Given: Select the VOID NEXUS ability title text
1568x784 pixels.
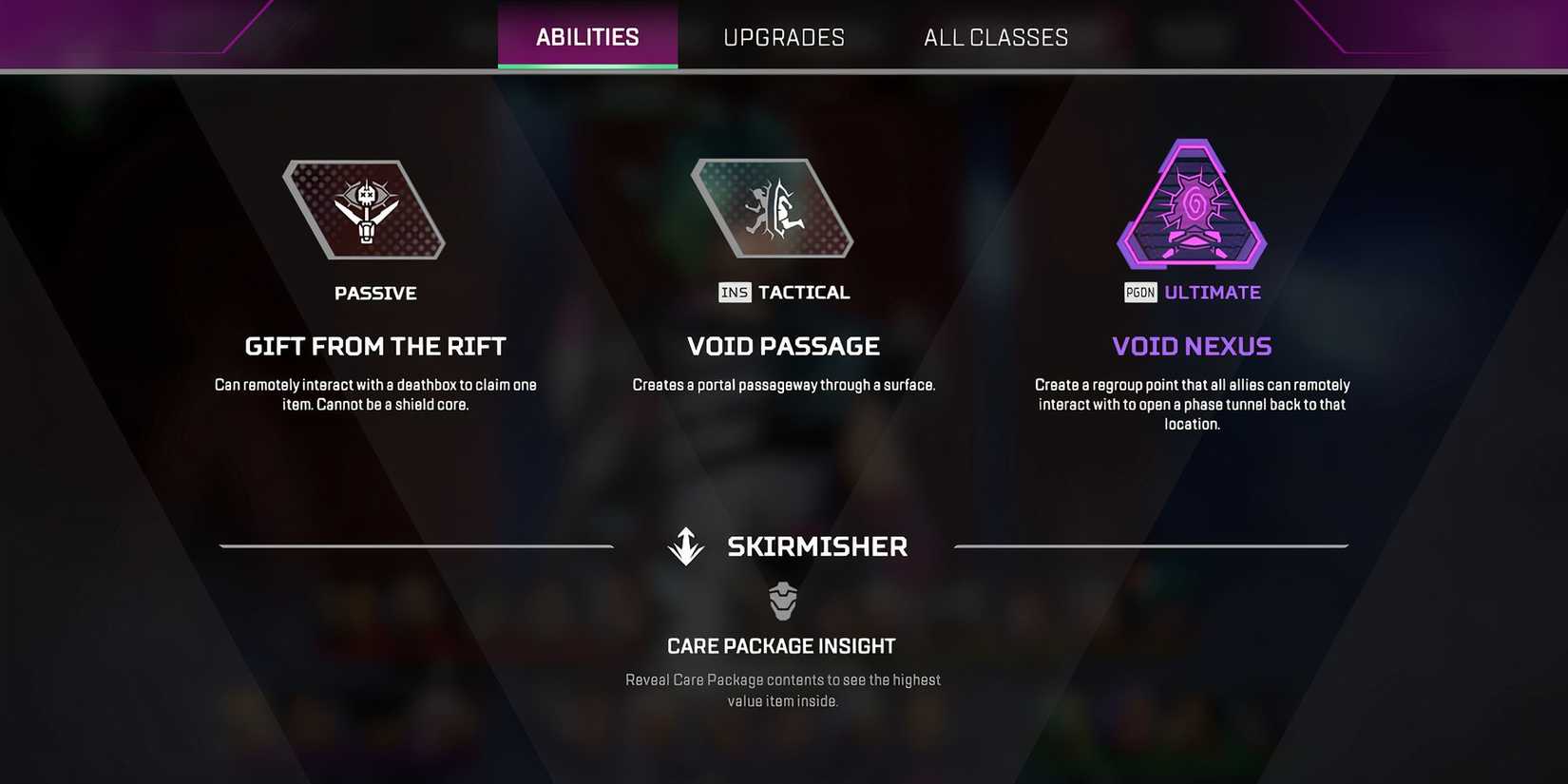Looking at the screenshot, I should [1192, 346].
